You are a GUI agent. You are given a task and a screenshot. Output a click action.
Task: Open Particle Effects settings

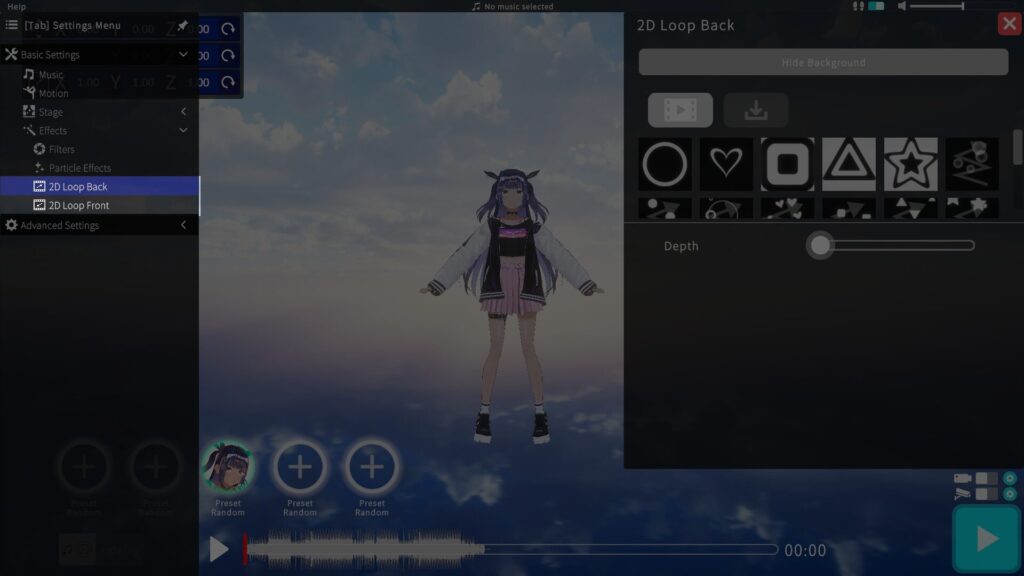pyautogui.click(x=79, y=168)
